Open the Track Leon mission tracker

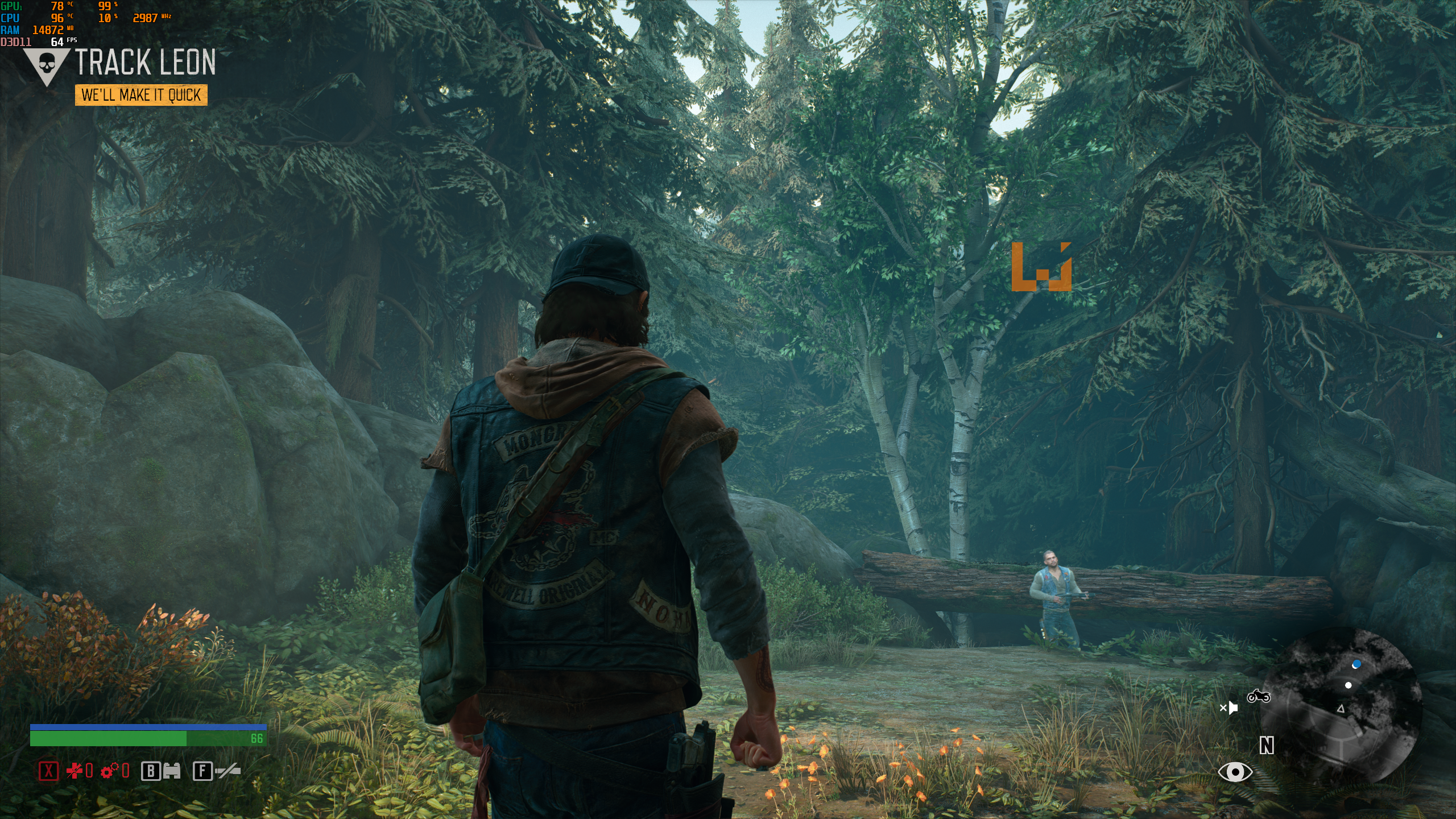[146, 62]
